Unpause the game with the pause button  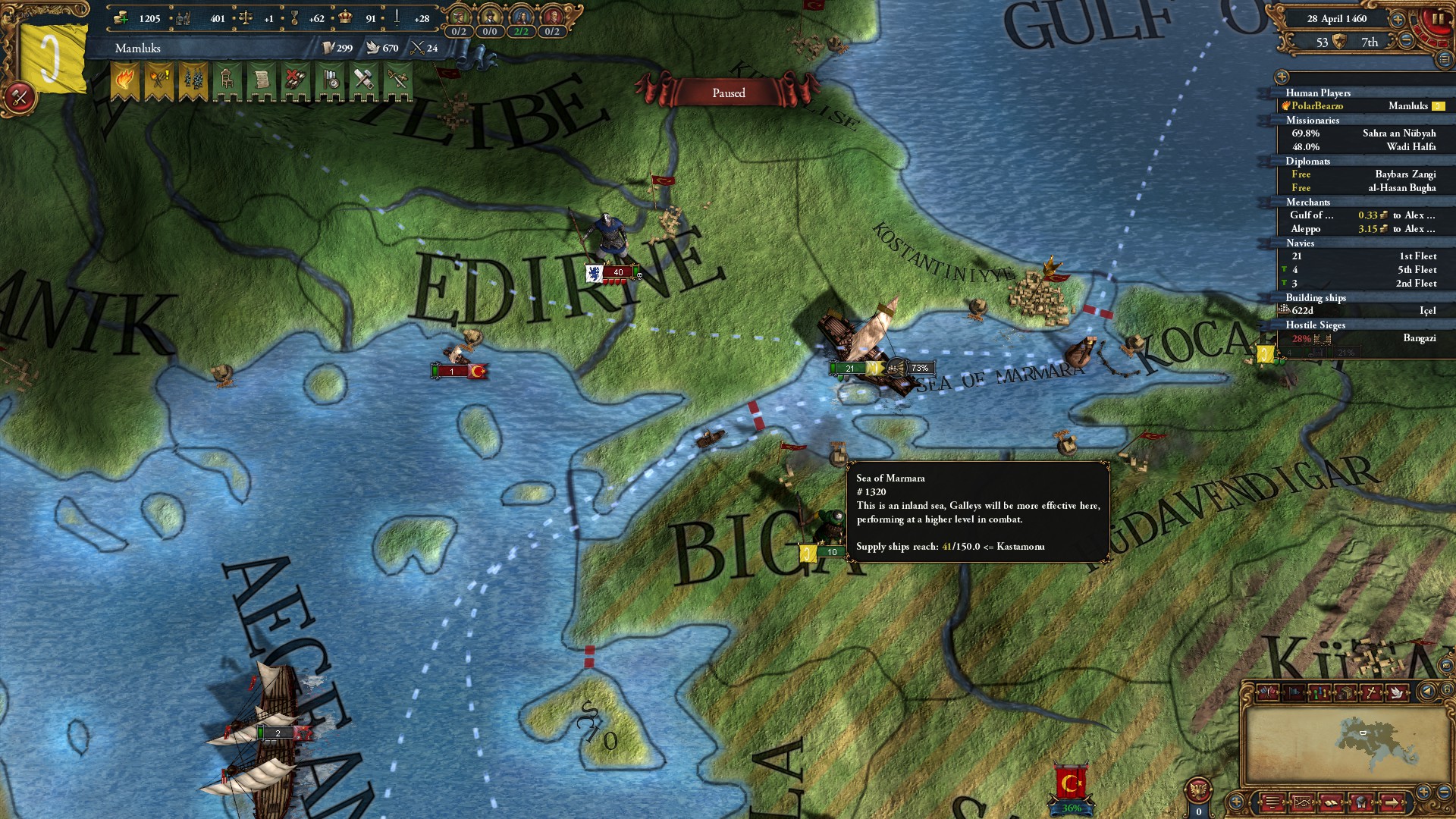[x=1438, y=20]
